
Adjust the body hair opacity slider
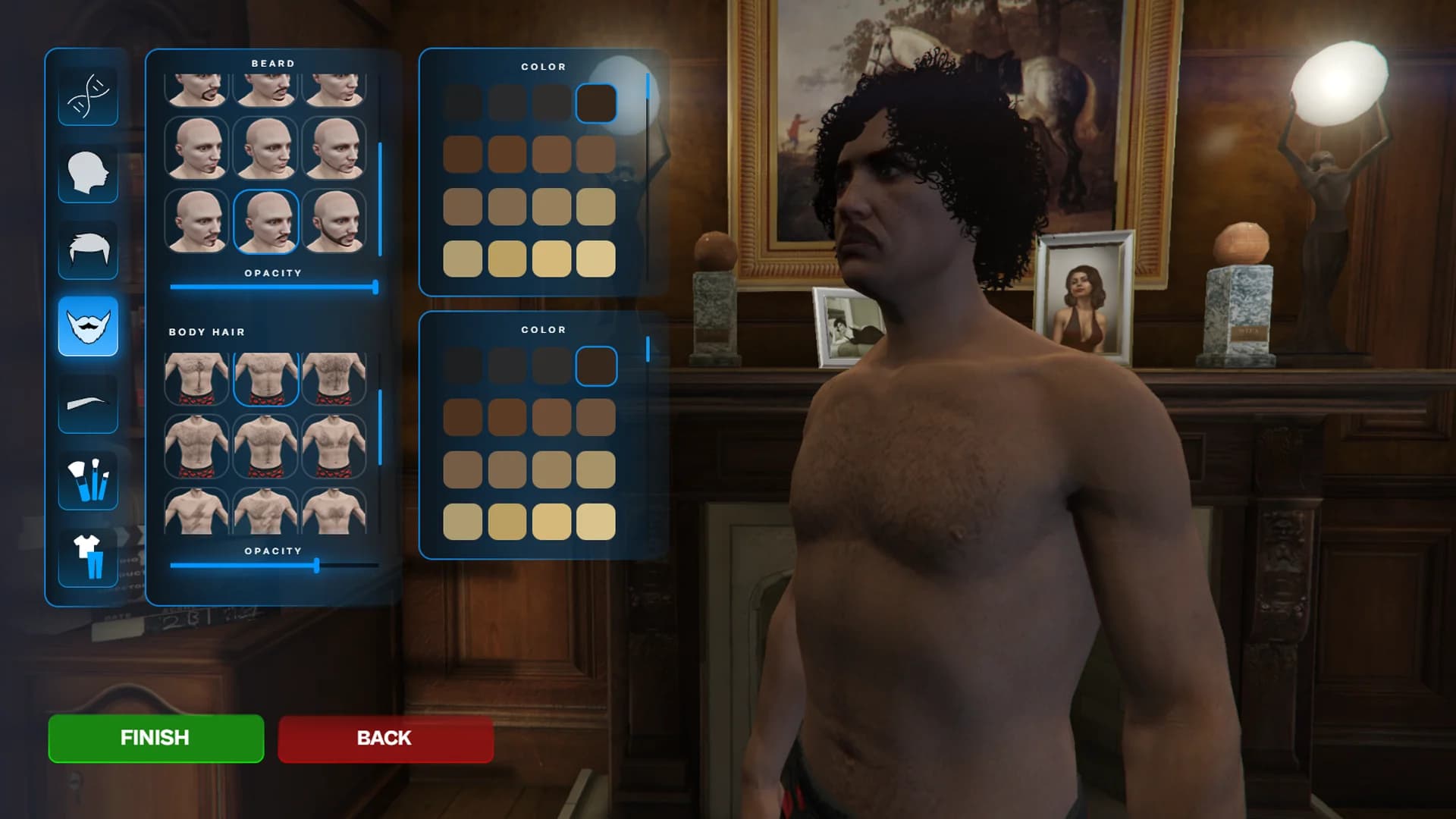pyautogui.click(x=316, y=566)
